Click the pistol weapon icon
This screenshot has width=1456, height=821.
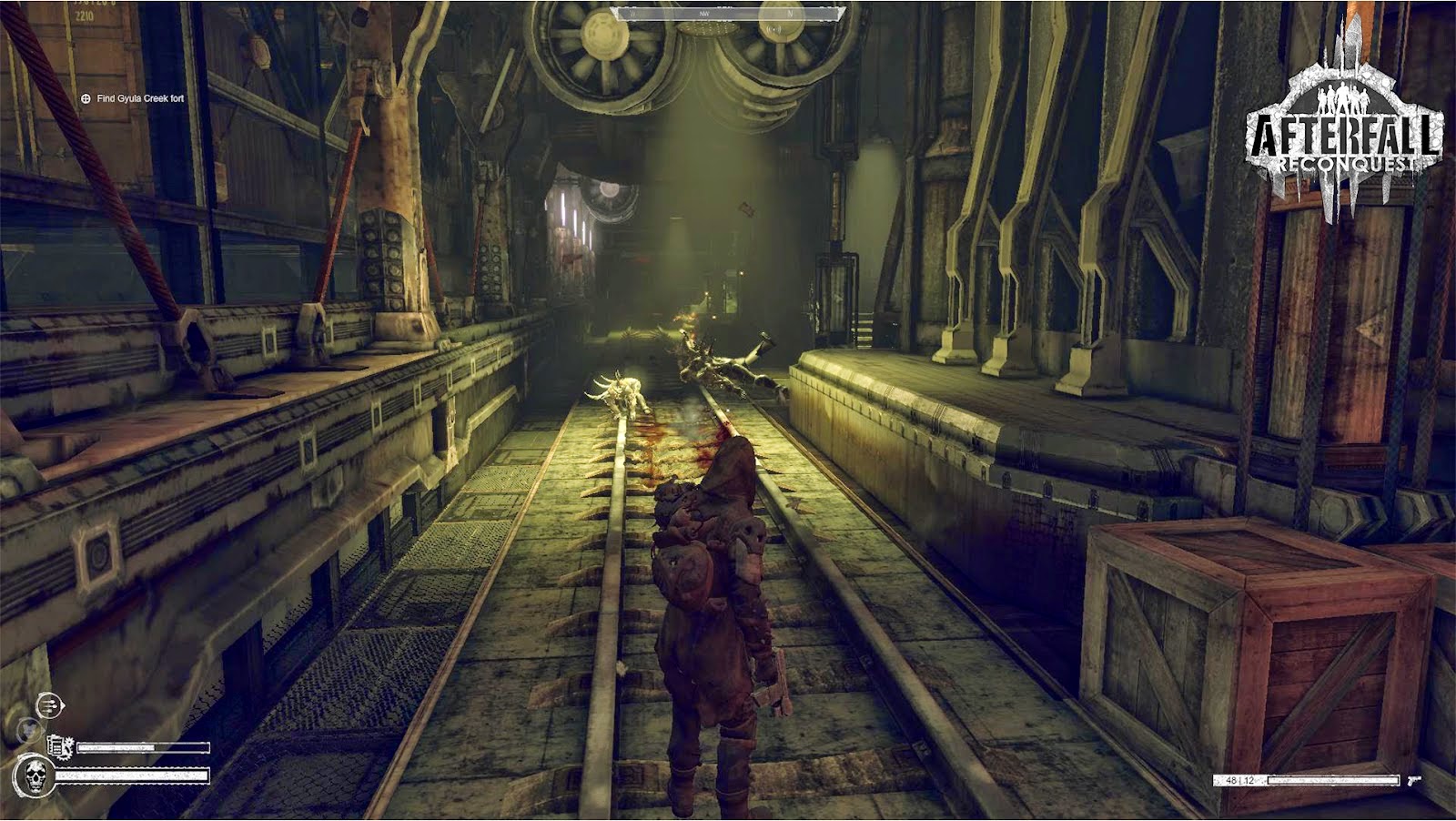pyautogui.click(x=1413, y=780)
